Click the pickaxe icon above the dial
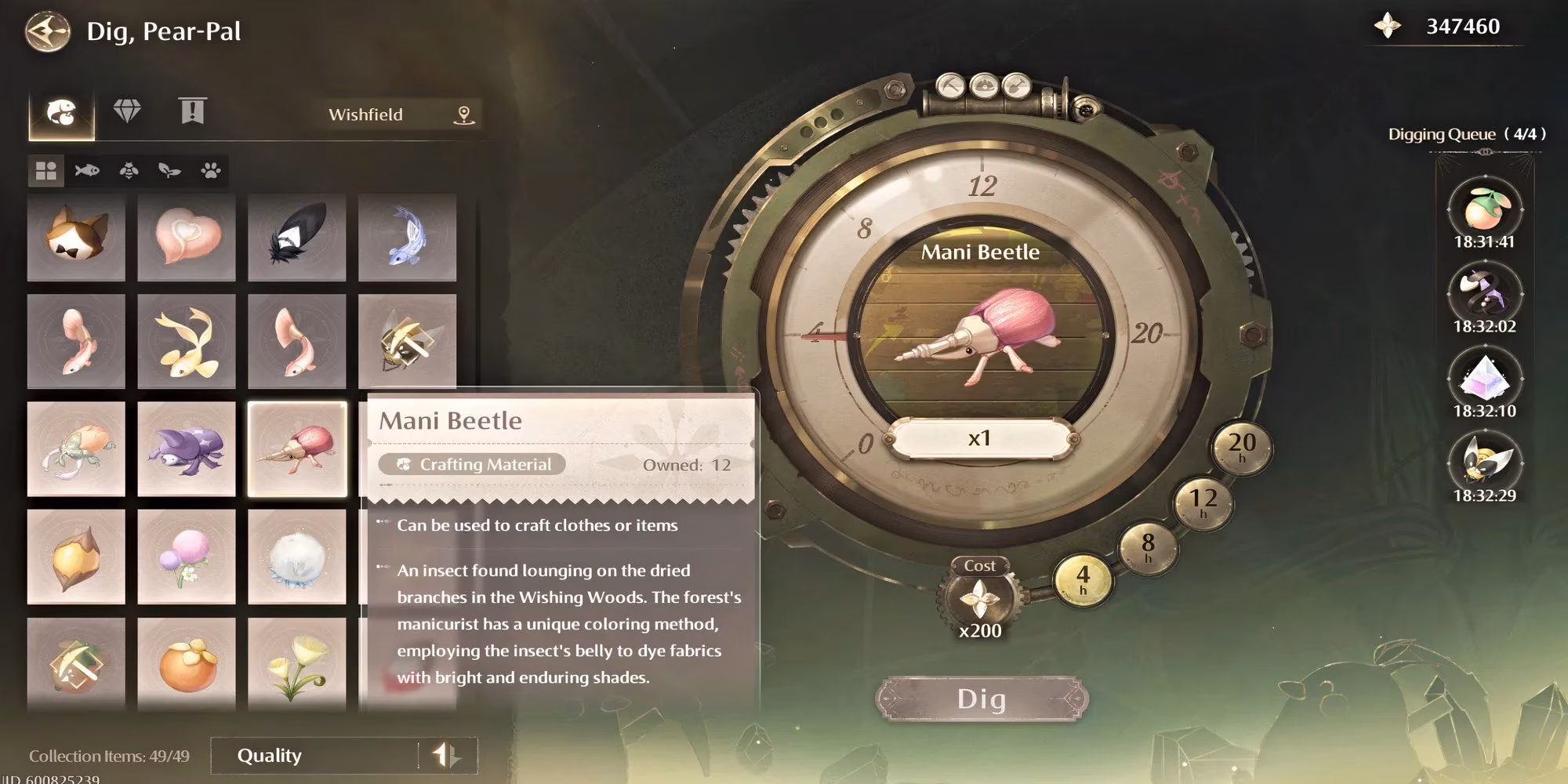Image resolution: width=1568 pixels, height=784 pixels. [x=951, y=88]
